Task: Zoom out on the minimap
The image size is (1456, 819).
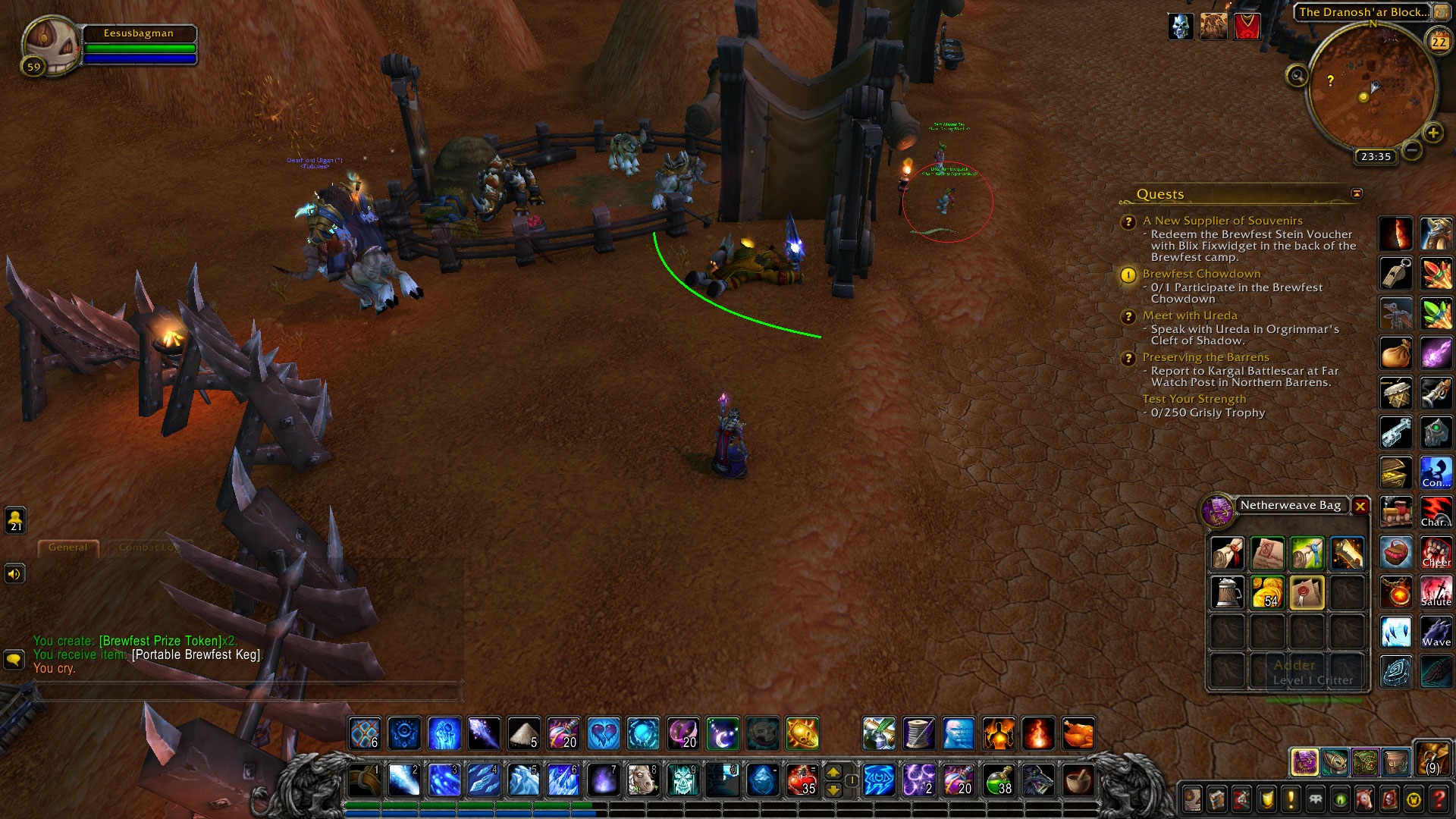Action: click(1411, 150)
